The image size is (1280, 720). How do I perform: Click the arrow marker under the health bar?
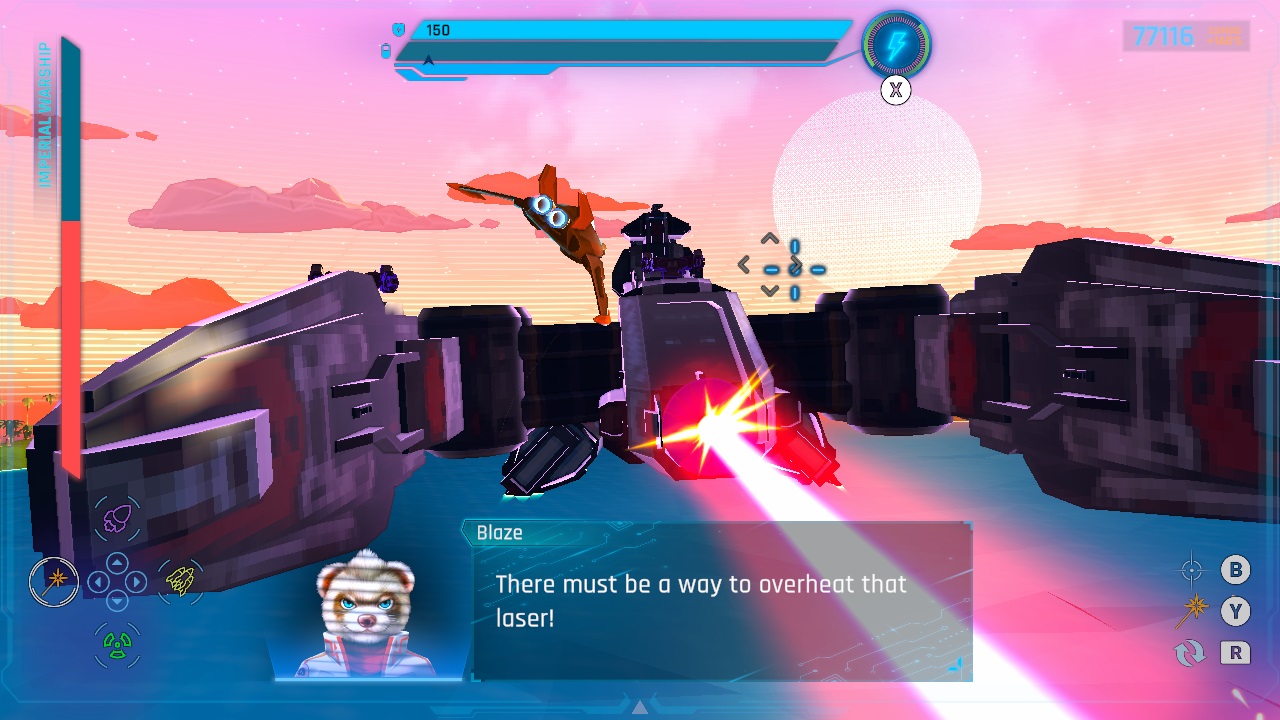(x=428, y=60)
